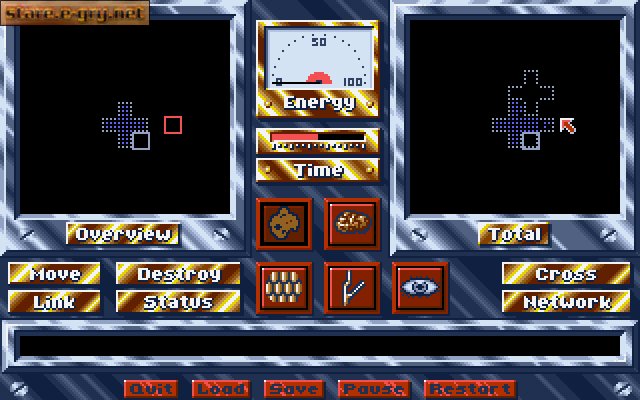Restart the level

pos(470,389)
